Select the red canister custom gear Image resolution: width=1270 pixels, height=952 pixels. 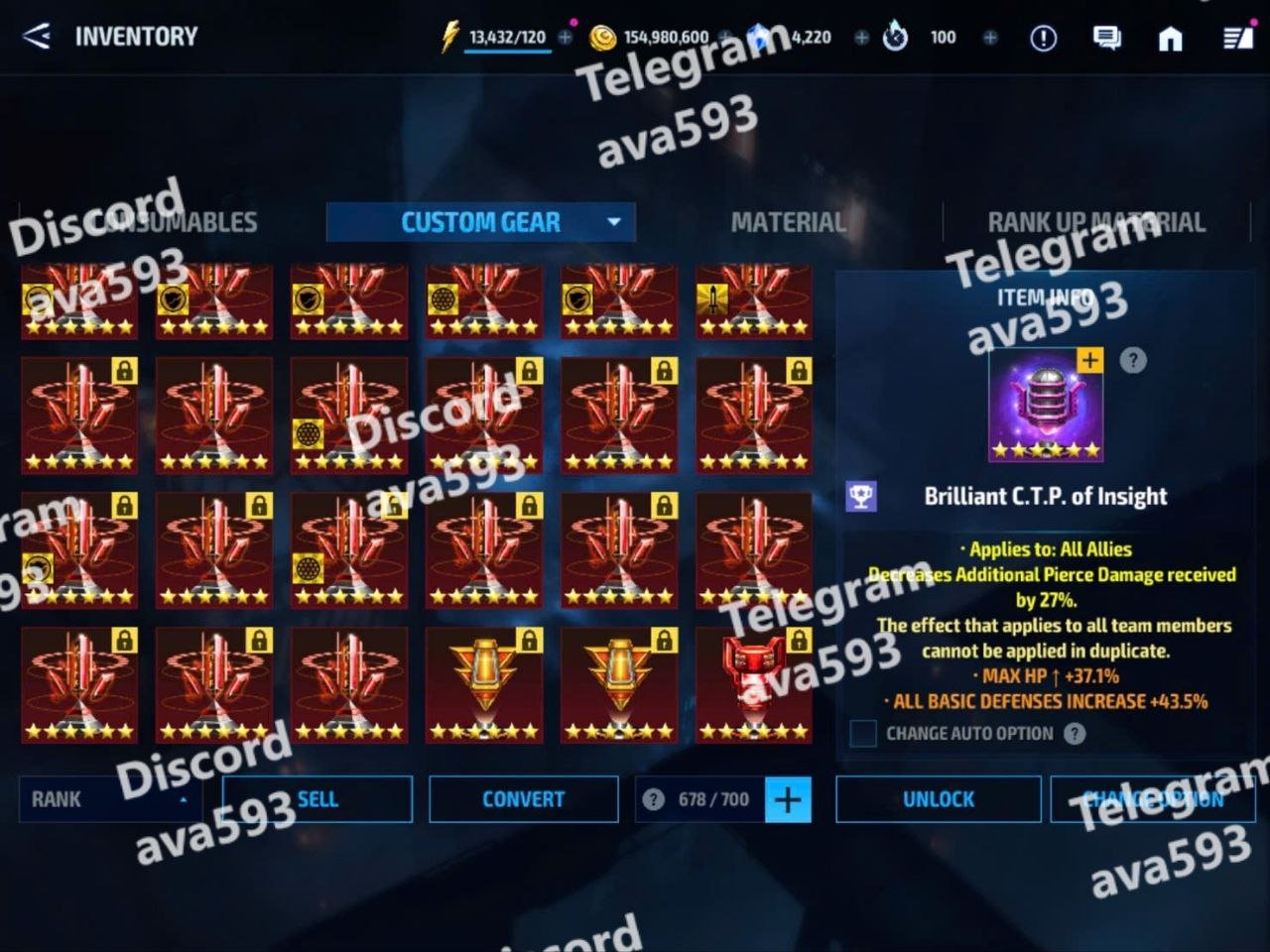point(754,684)
